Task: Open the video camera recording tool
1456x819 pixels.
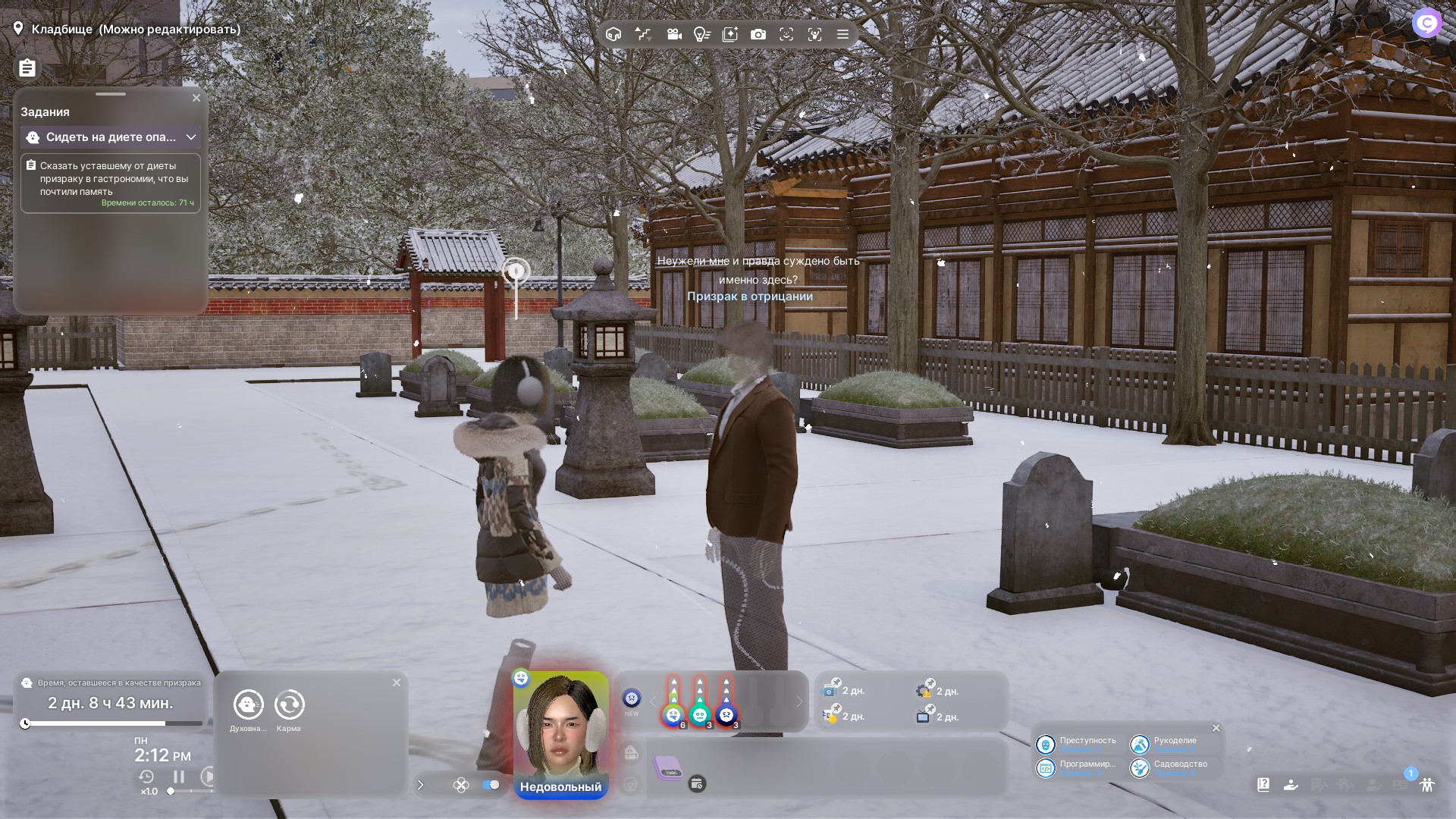Action: pos(674,34)
